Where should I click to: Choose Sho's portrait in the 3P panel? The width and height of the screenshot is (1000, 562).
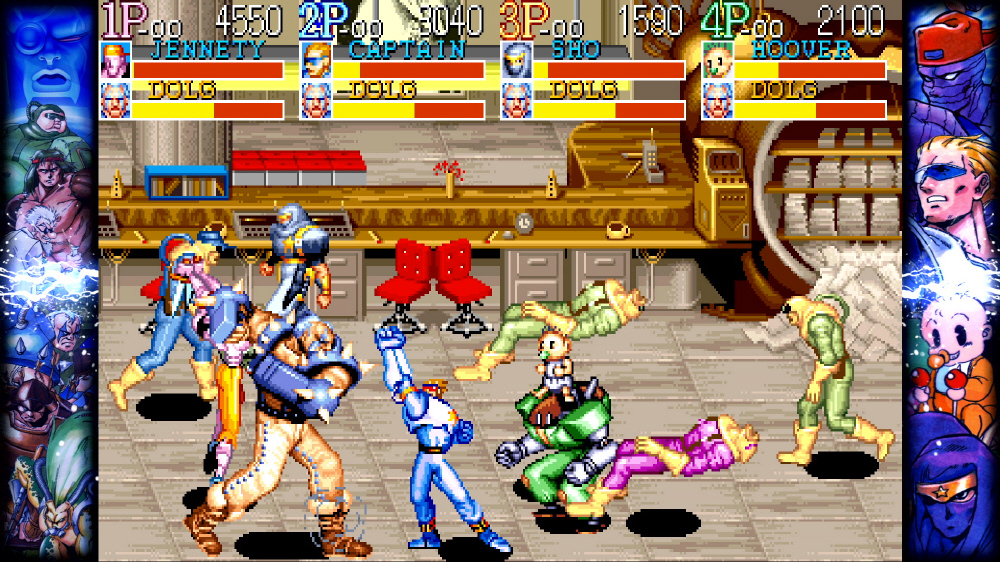click(516, 60)
